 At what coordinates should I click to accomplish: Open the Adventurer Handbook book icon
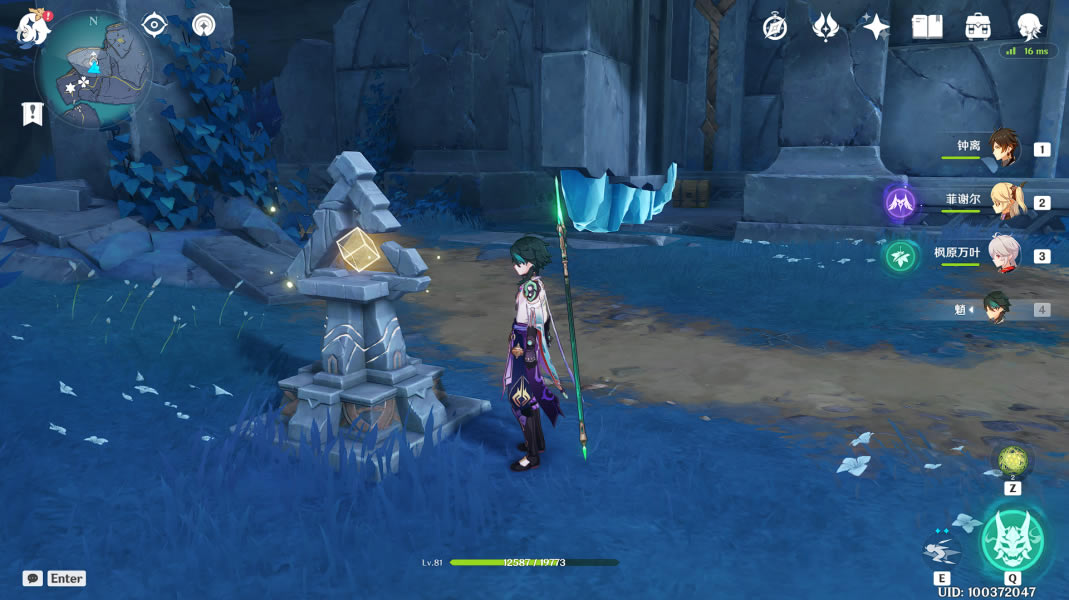coord(927,27)
